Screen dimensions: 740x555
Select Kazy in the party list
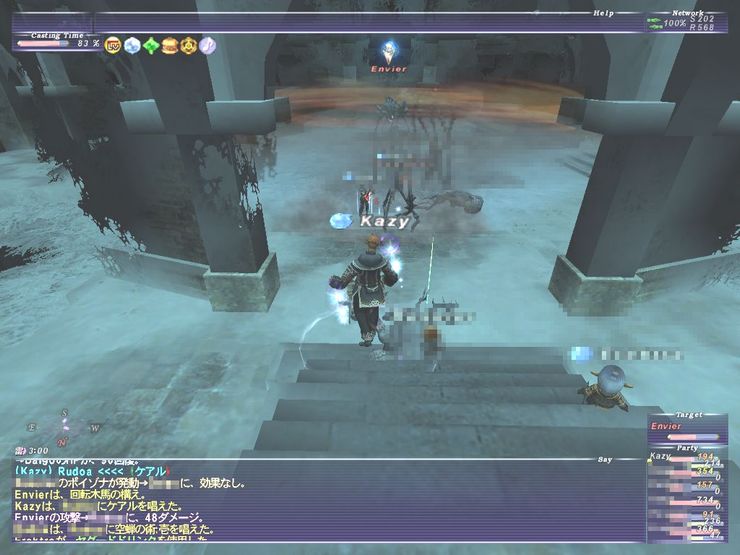tap(662, 456)
